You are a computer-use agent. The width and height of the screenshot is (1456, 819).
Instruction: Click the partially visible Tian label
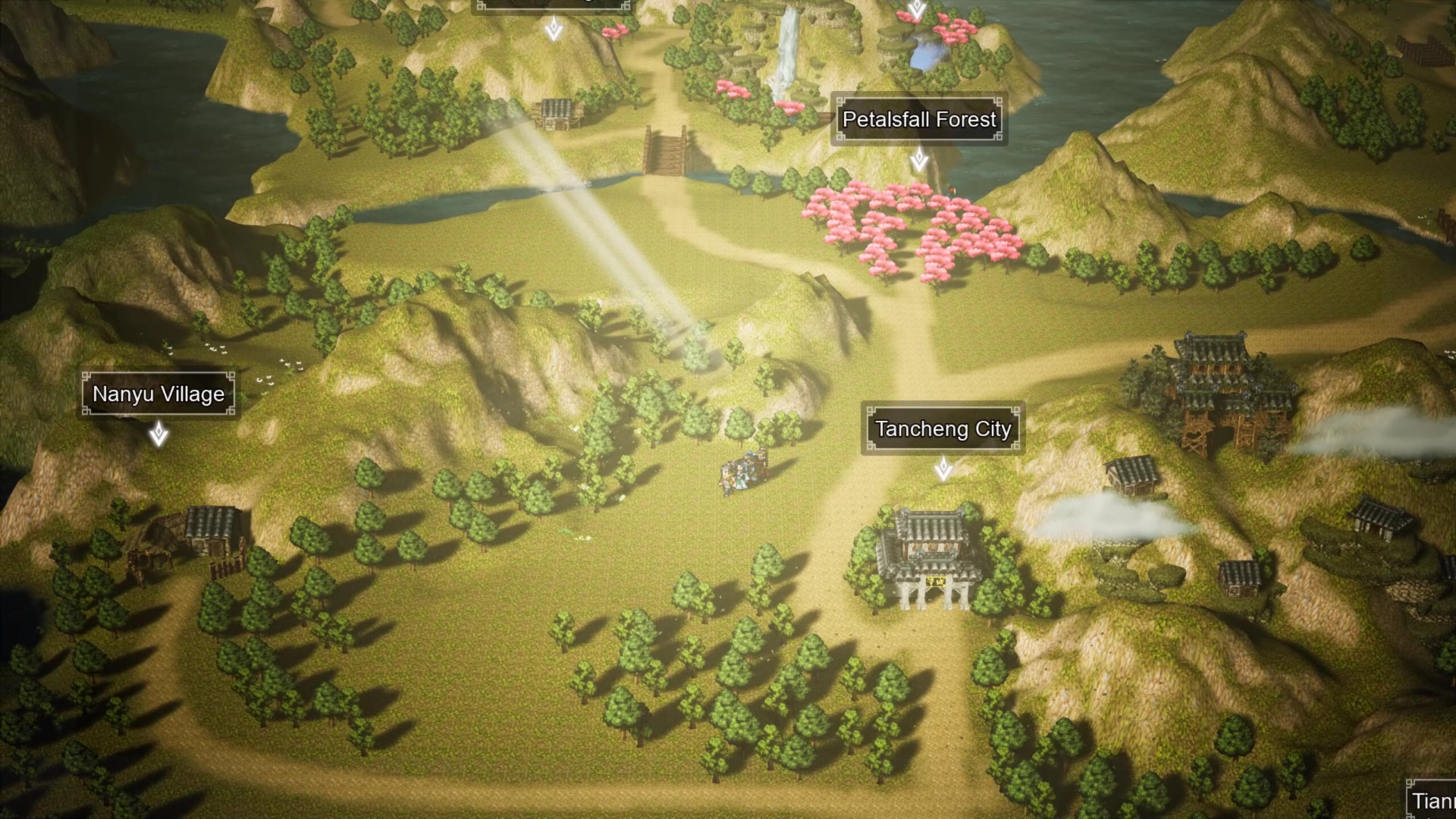coord(1432,801)
